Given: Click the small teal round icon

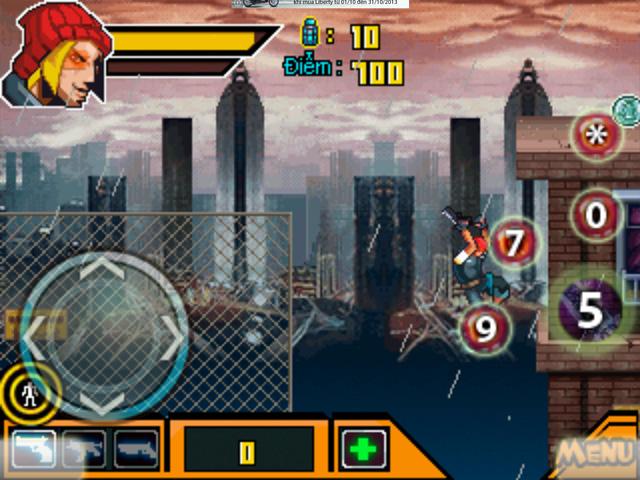Looking at the screenshot, I should pyautogui.click(x=626, y=107).
